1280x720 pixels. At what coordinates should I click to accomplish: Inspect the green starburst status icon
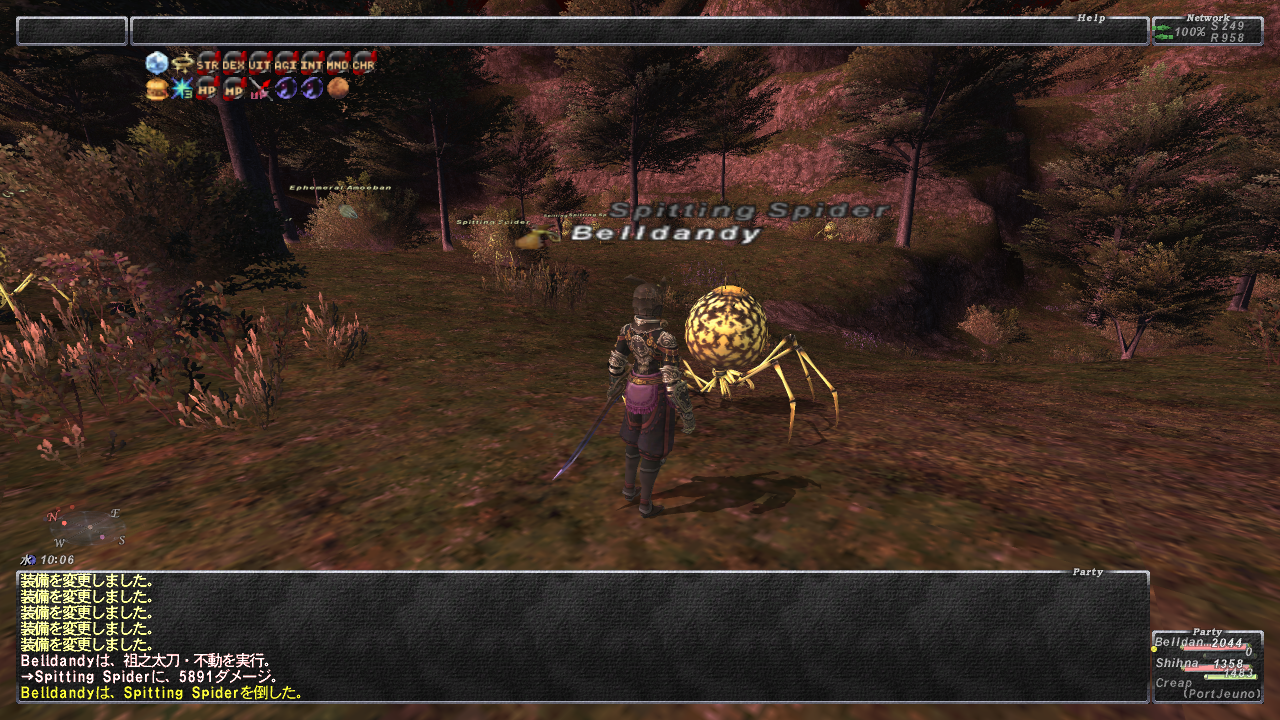182,89
